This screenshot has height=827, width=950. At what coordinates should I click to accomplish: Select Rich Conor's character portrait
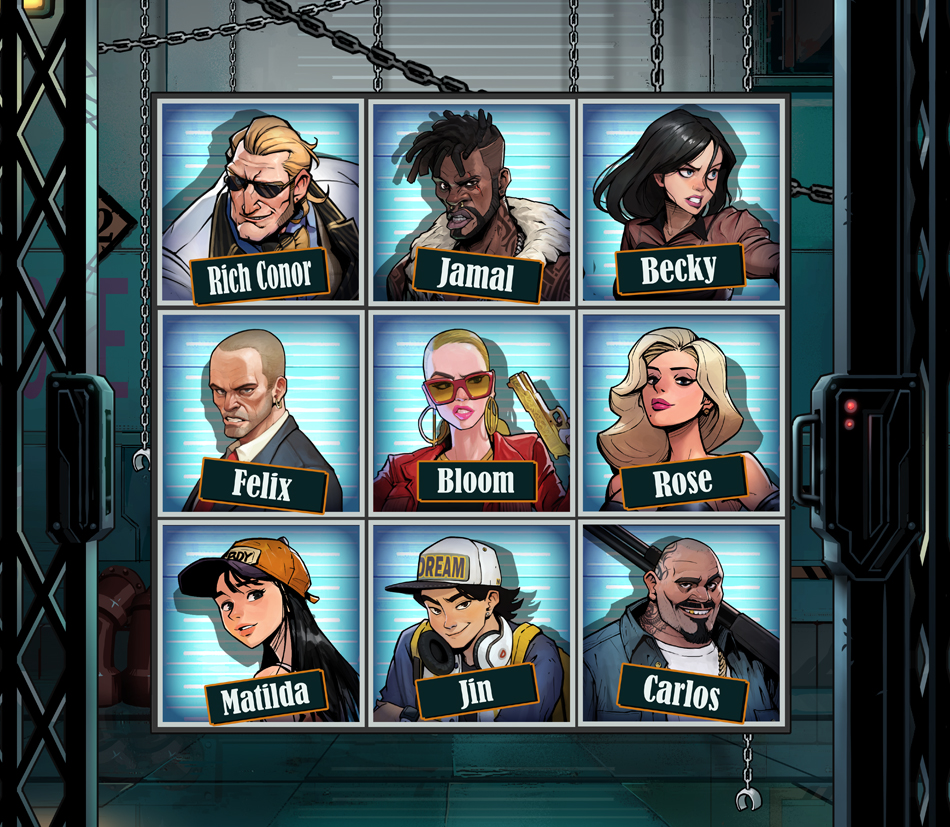click(260, 201)
